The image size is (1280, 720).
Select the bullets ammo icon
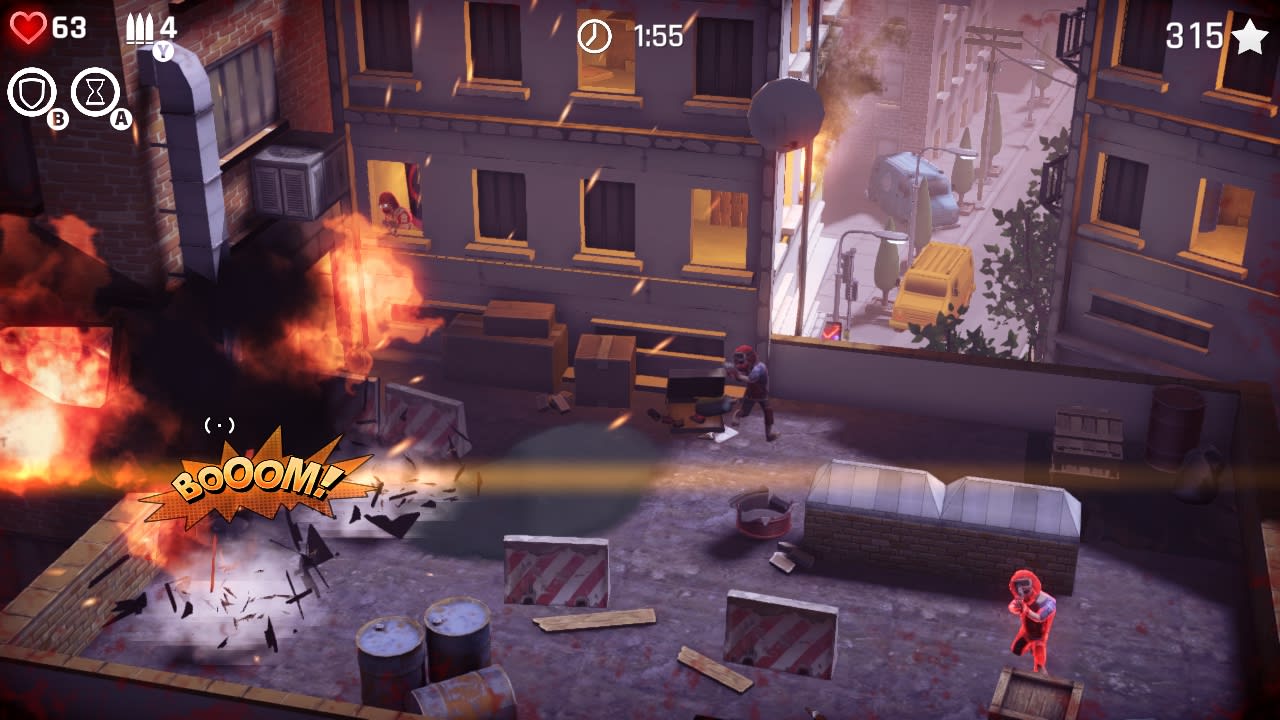(x=140, y=27)
